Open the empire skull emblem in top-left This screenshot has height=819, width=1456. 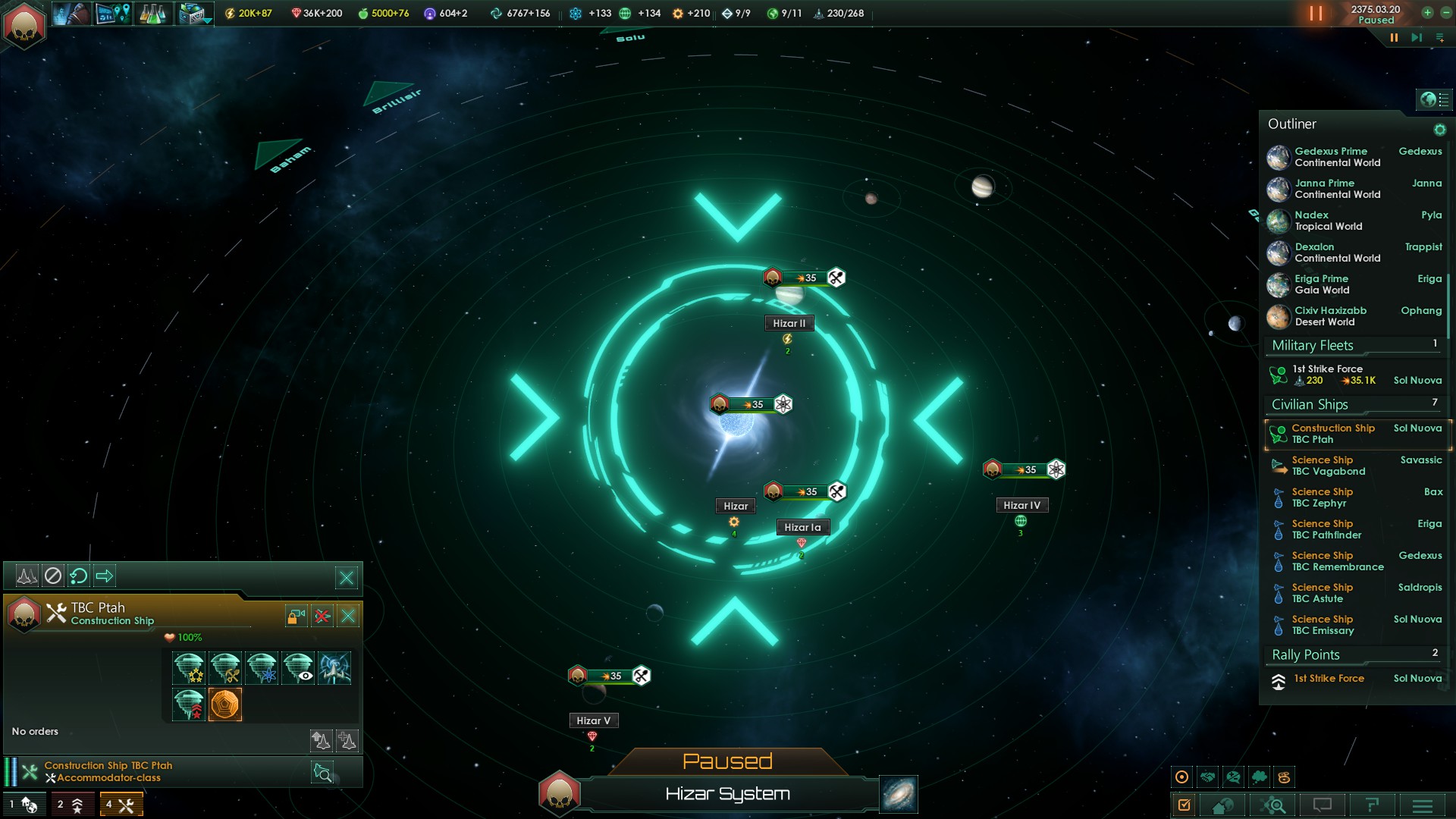point(24,25)
